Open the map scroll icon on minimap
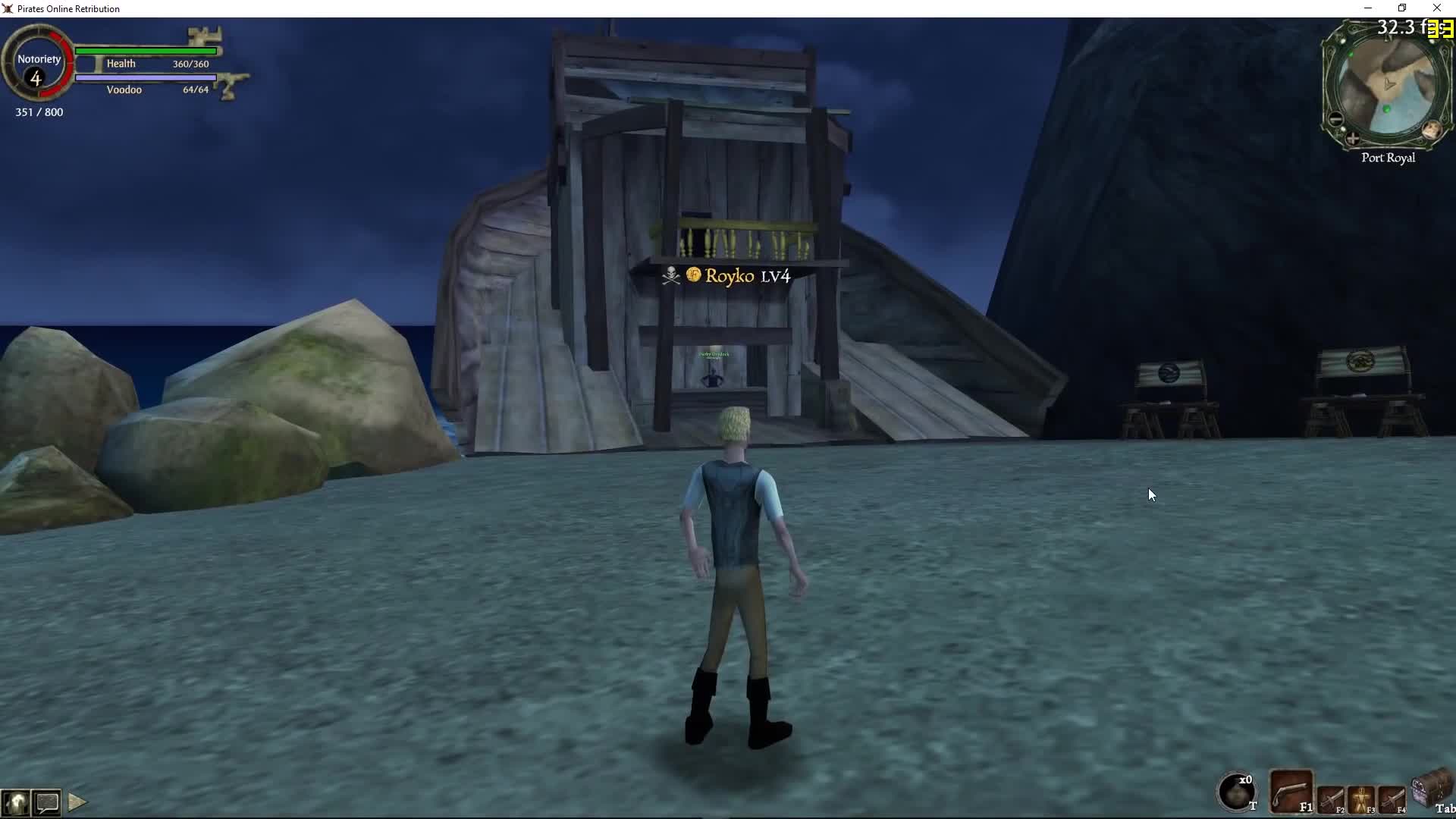This screenshot has height=819, width=1456. coord(1432,130)
